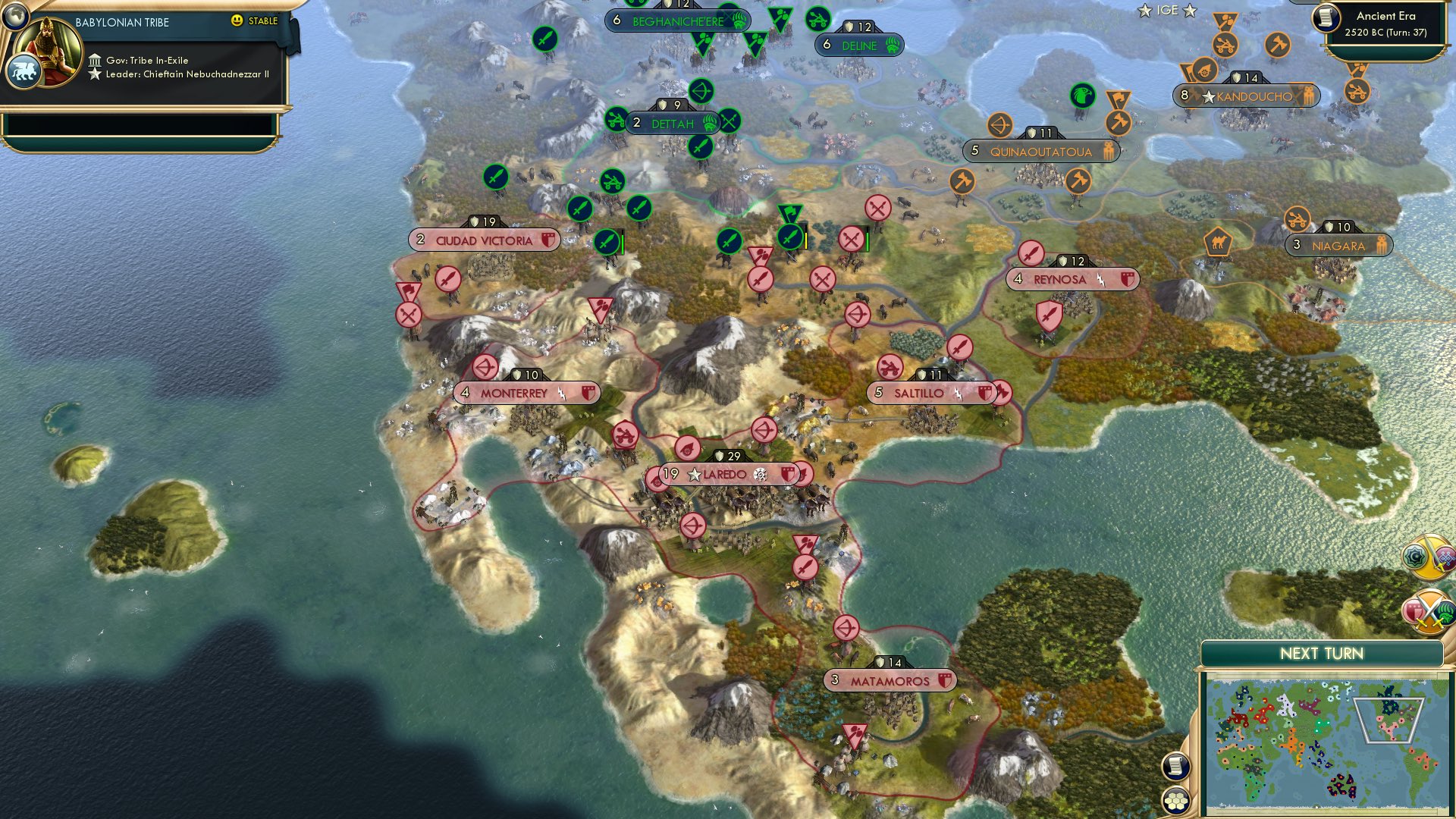1456x819 pixels.
Task: Click the Dettah city banner
Action: pos(672,124)
